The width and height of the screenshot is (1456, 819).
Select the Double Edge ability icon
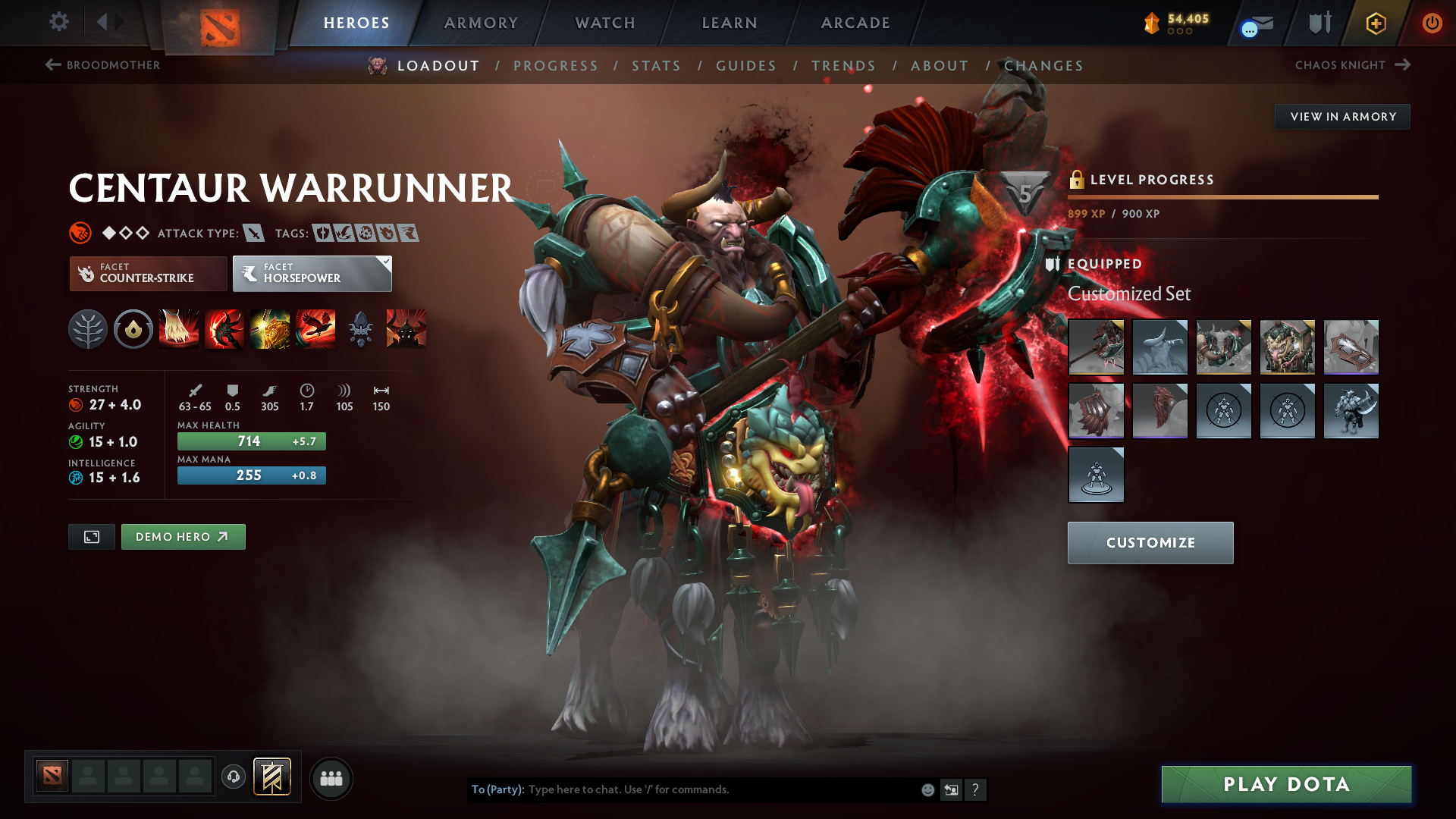click(224, 329)
